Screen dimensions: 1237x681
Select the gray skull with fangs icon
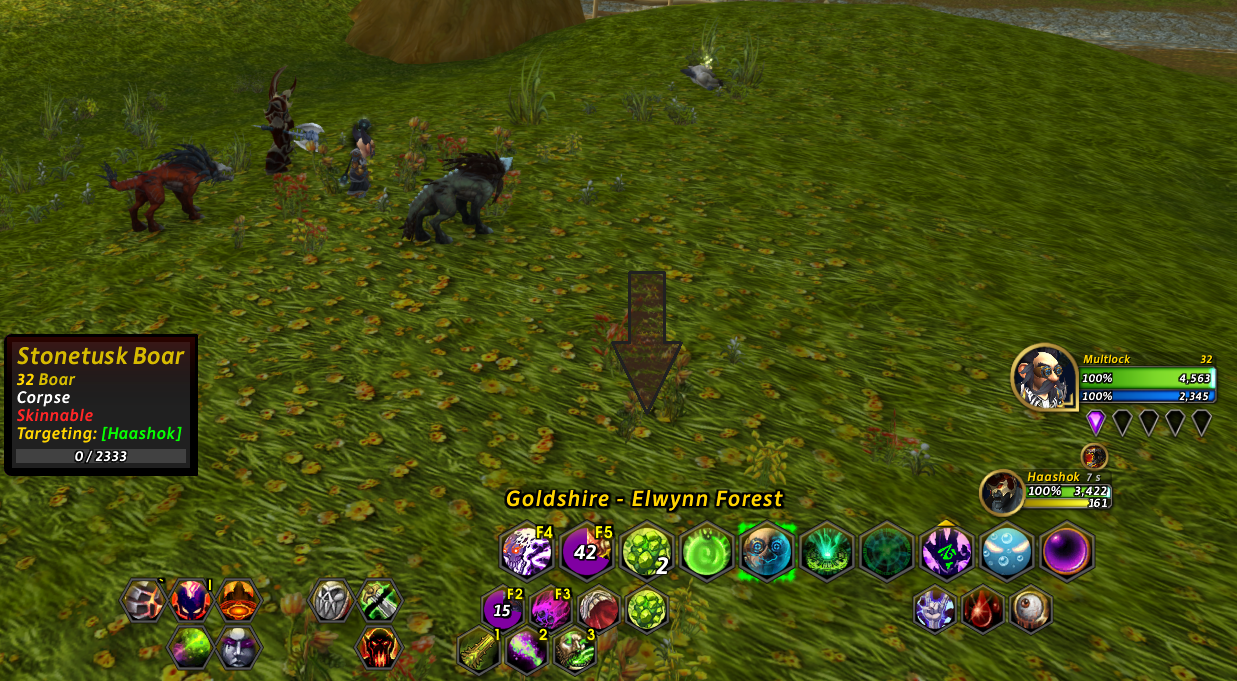coord(332,601)
